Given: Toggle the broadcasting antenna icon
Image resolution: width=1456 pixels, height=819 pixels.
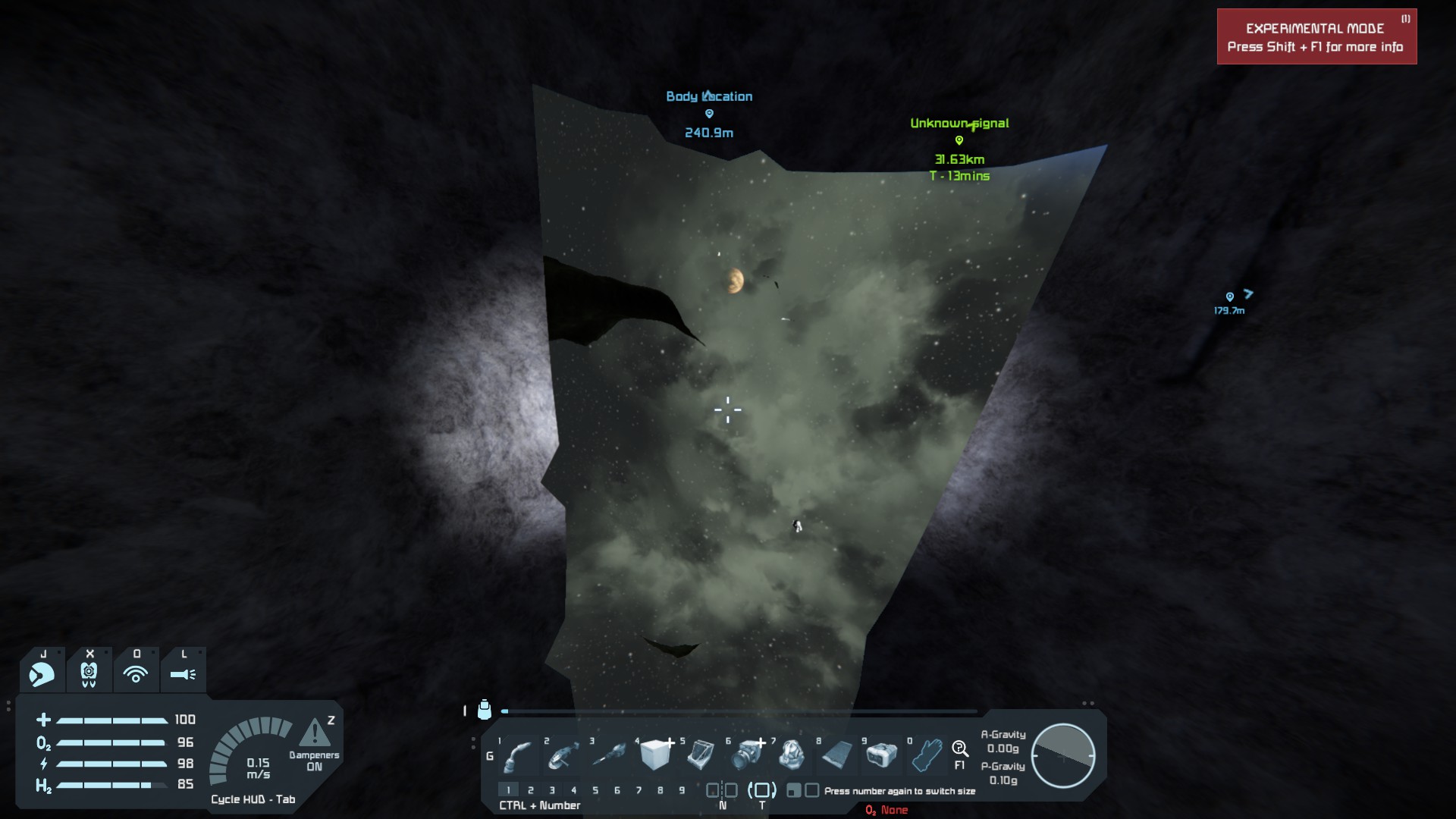Looking at the screenshot, I should tap(136, 673).
